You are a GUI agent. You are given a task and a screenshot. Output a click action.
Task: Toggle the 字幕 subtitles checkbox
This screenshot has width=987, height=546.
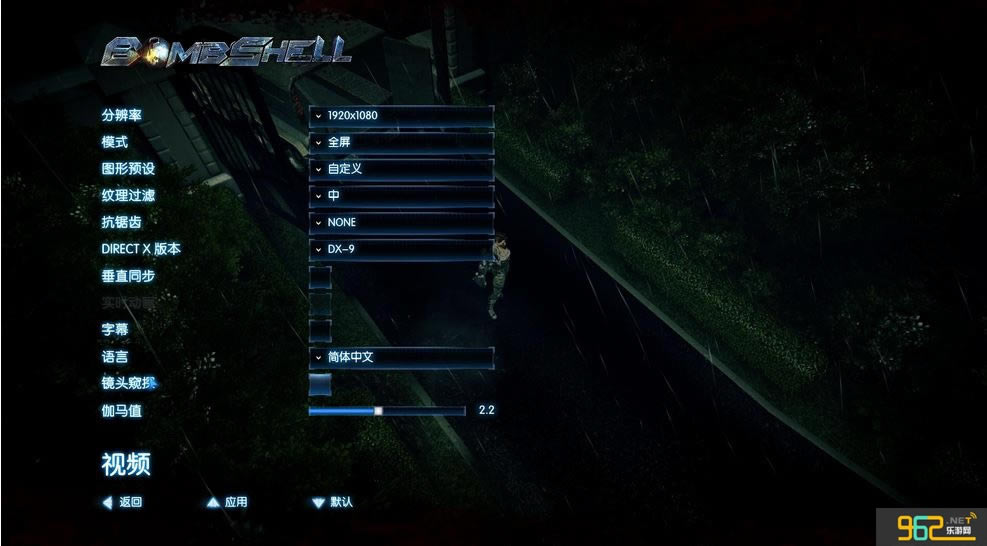point(320,329)
